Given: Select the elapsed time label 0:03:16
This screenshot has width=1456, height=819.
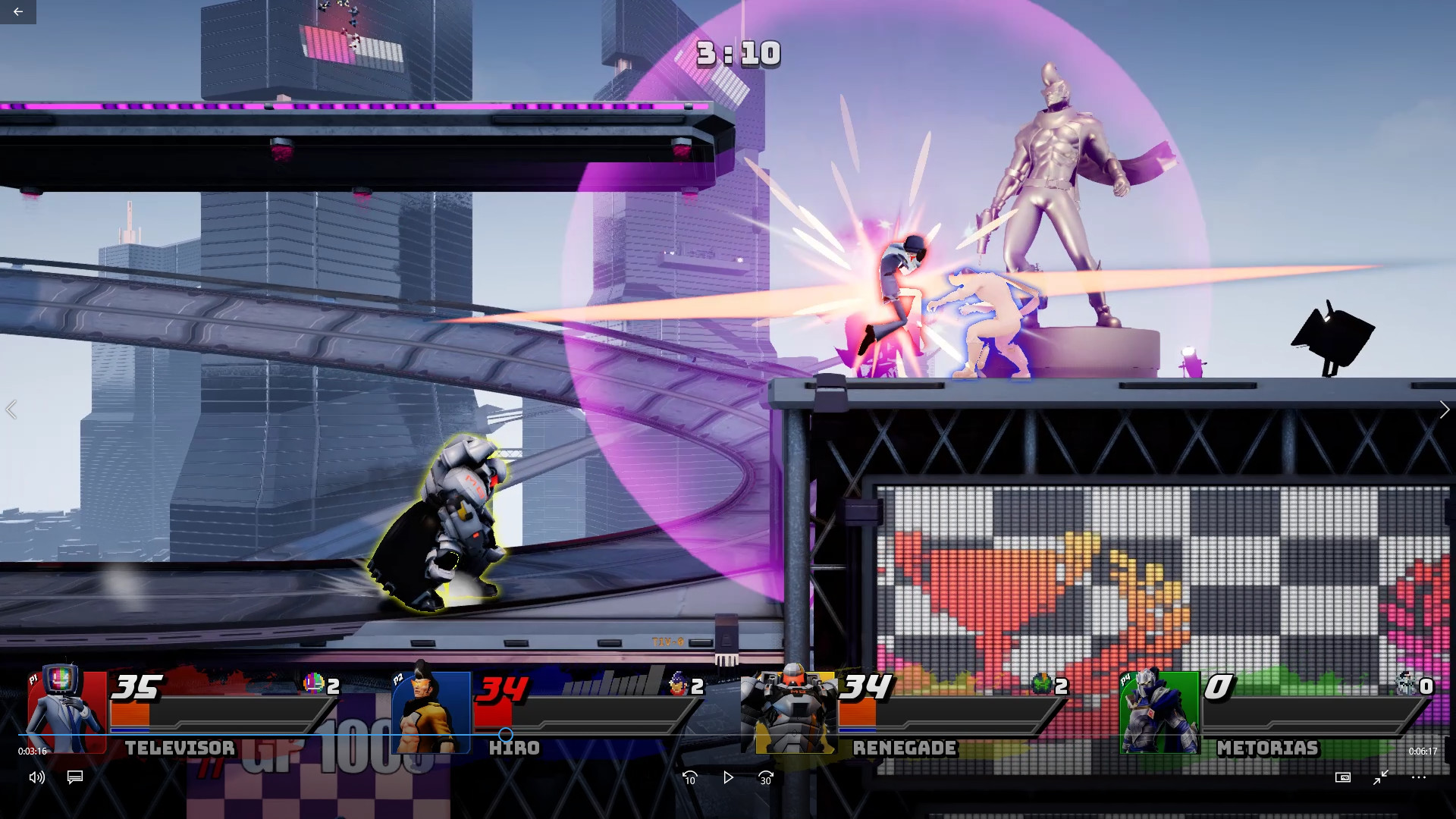Looking at the screenshot, I should point(33,751).
